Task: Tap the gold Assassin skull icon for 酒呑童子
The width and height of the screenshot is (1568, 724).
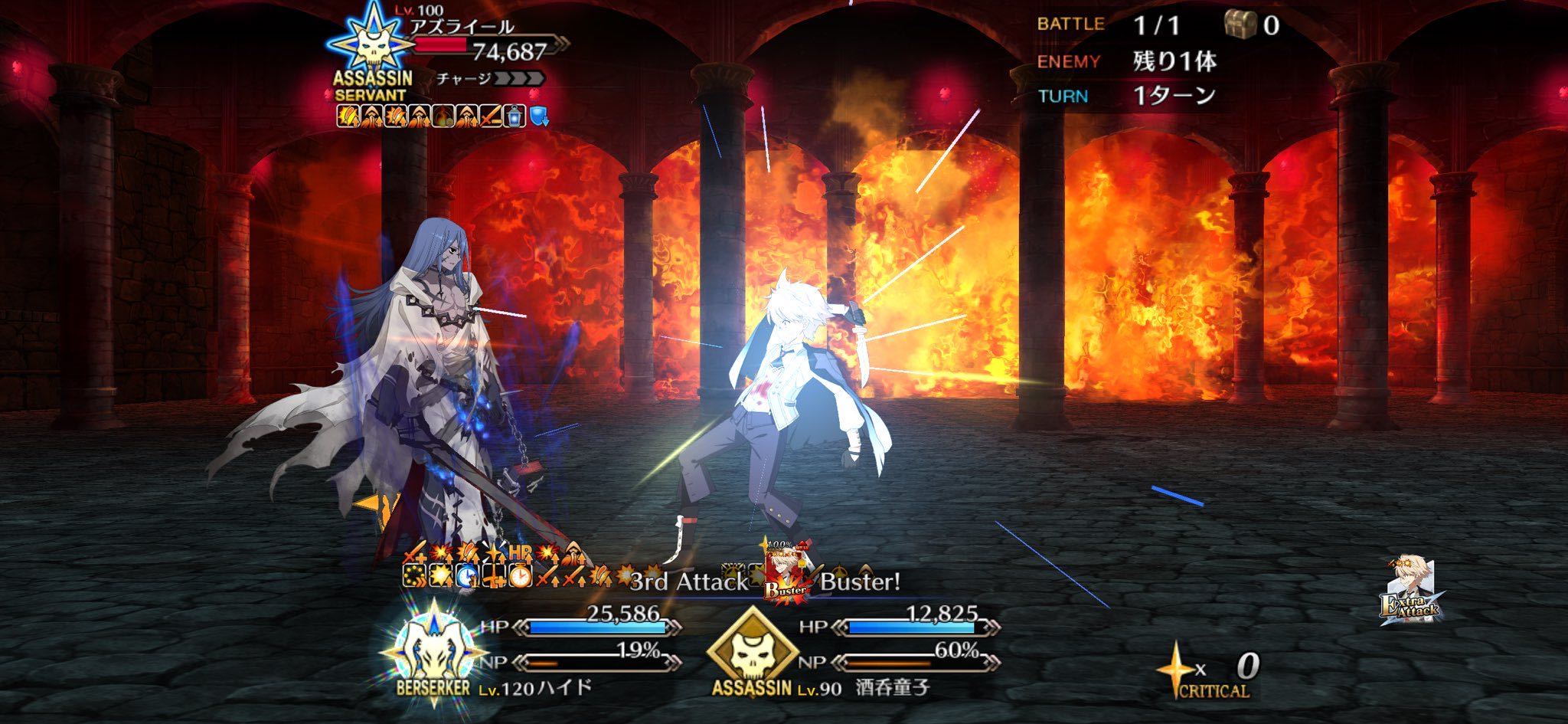Action: [x=751, y=650]
